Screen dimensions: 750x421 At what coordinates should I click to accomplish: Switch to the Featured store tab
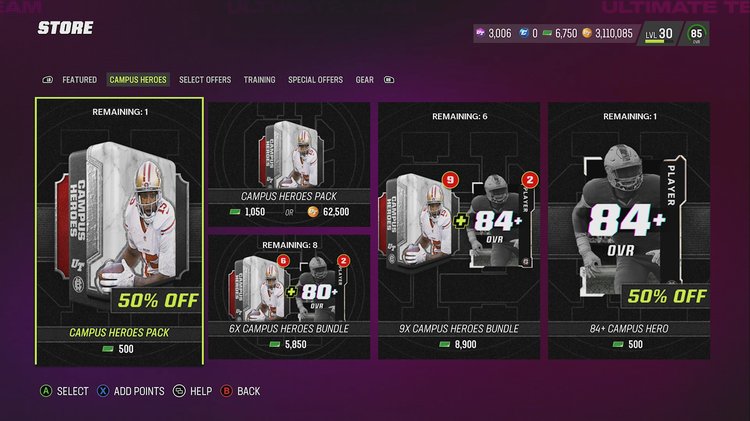[79, 80]
